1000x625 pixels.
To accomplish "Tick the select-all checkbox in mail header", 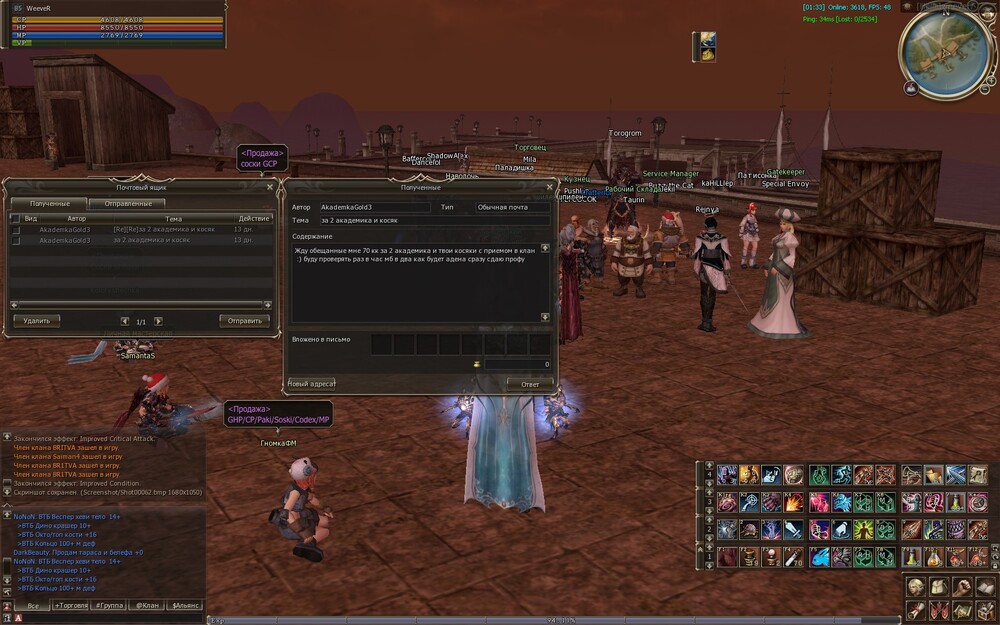I will pos(15,218).
